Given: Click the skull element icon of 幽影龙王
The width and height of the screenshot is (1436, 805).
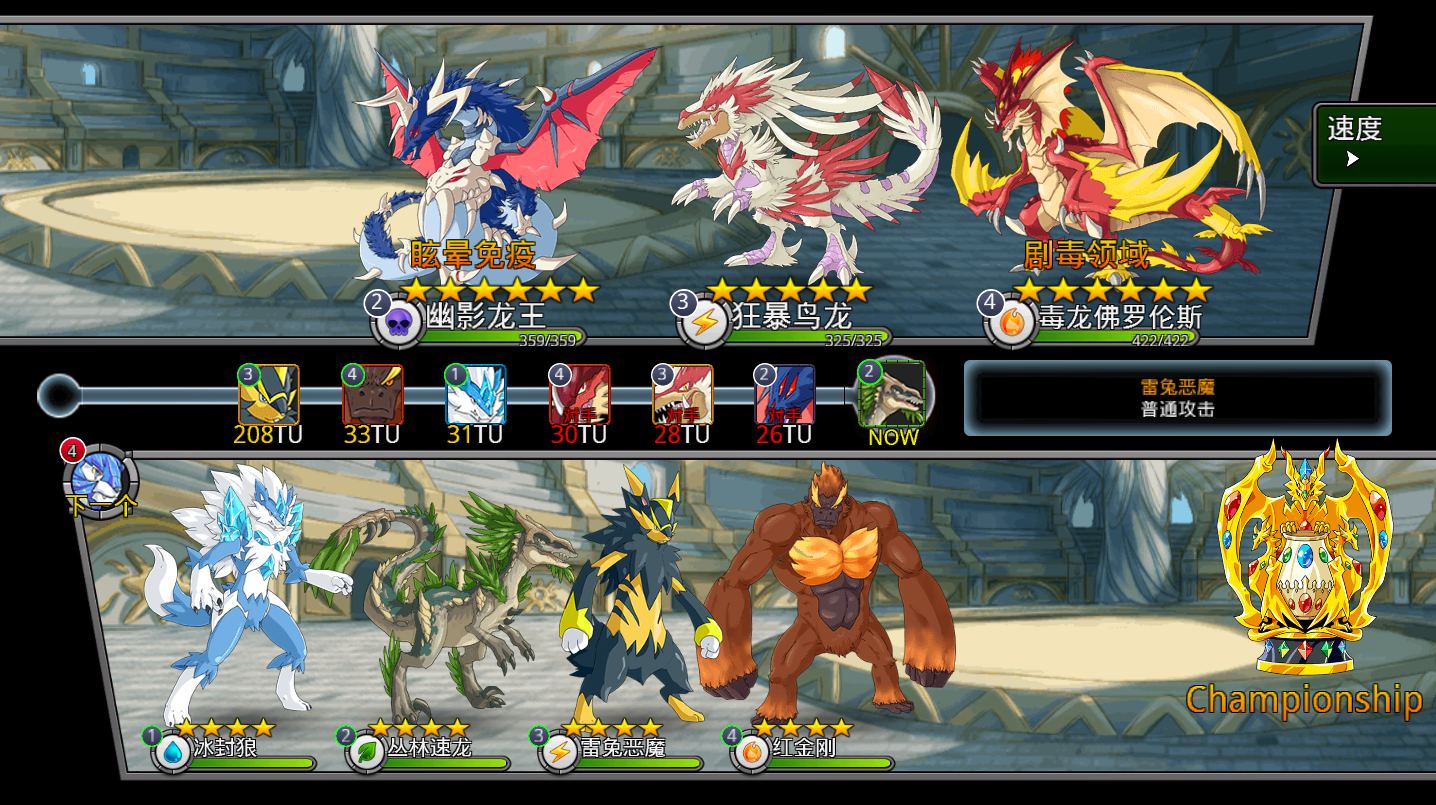Looking at the screenshot, I should pyautogui.click(x=399, y=323).
